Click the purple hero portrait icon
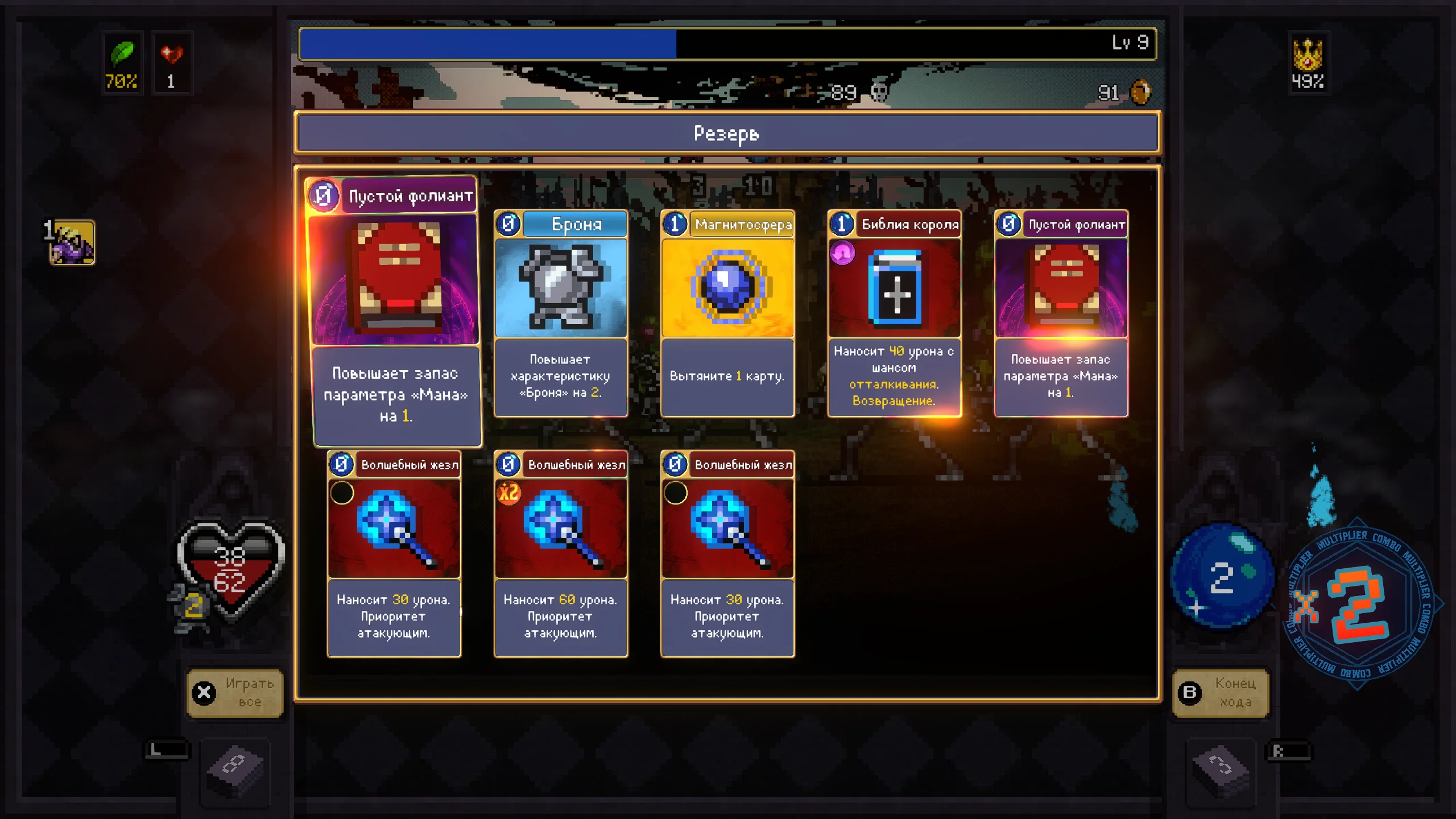 click(x=72, y=243)
